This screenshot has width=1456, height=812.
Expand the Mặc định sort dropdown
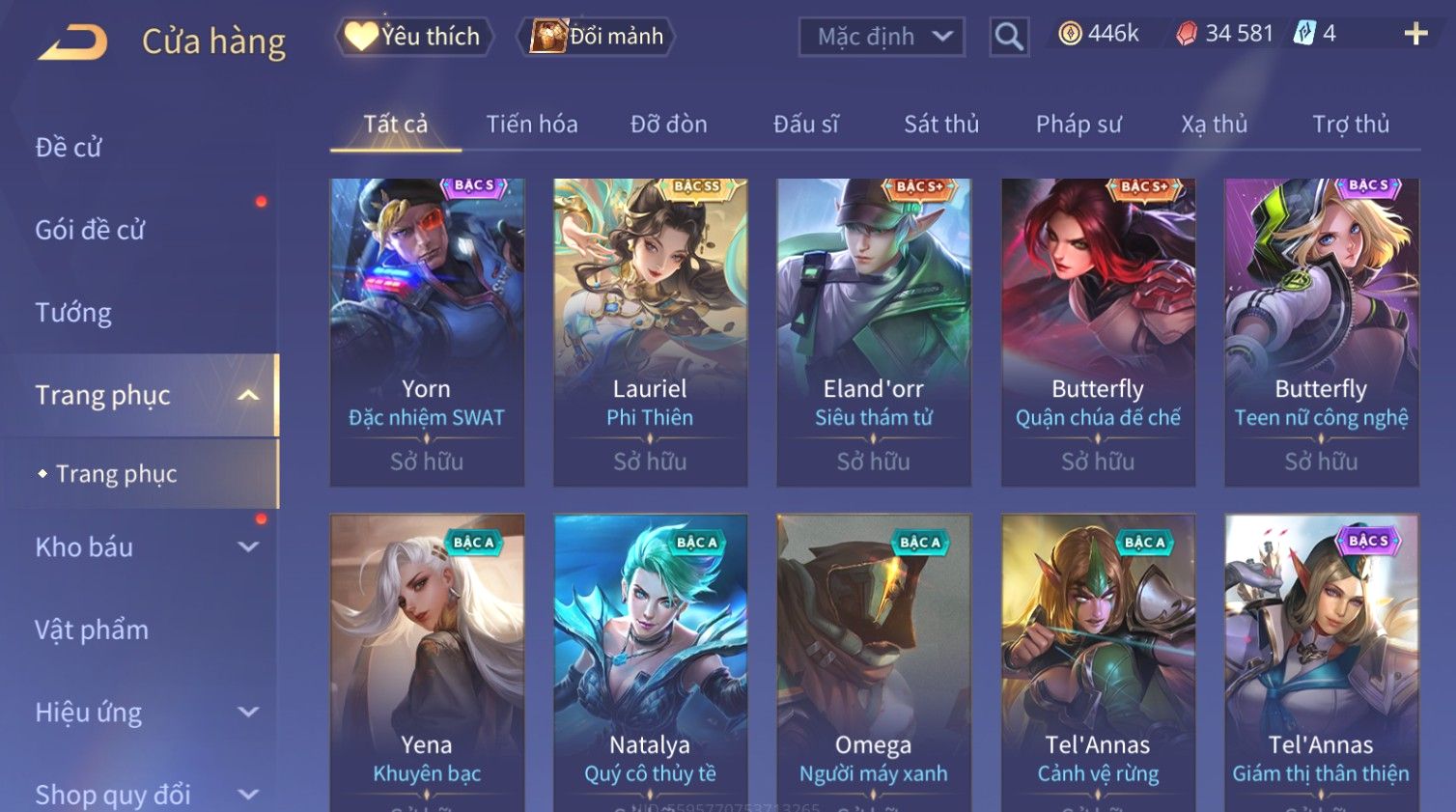coord(882,37)
